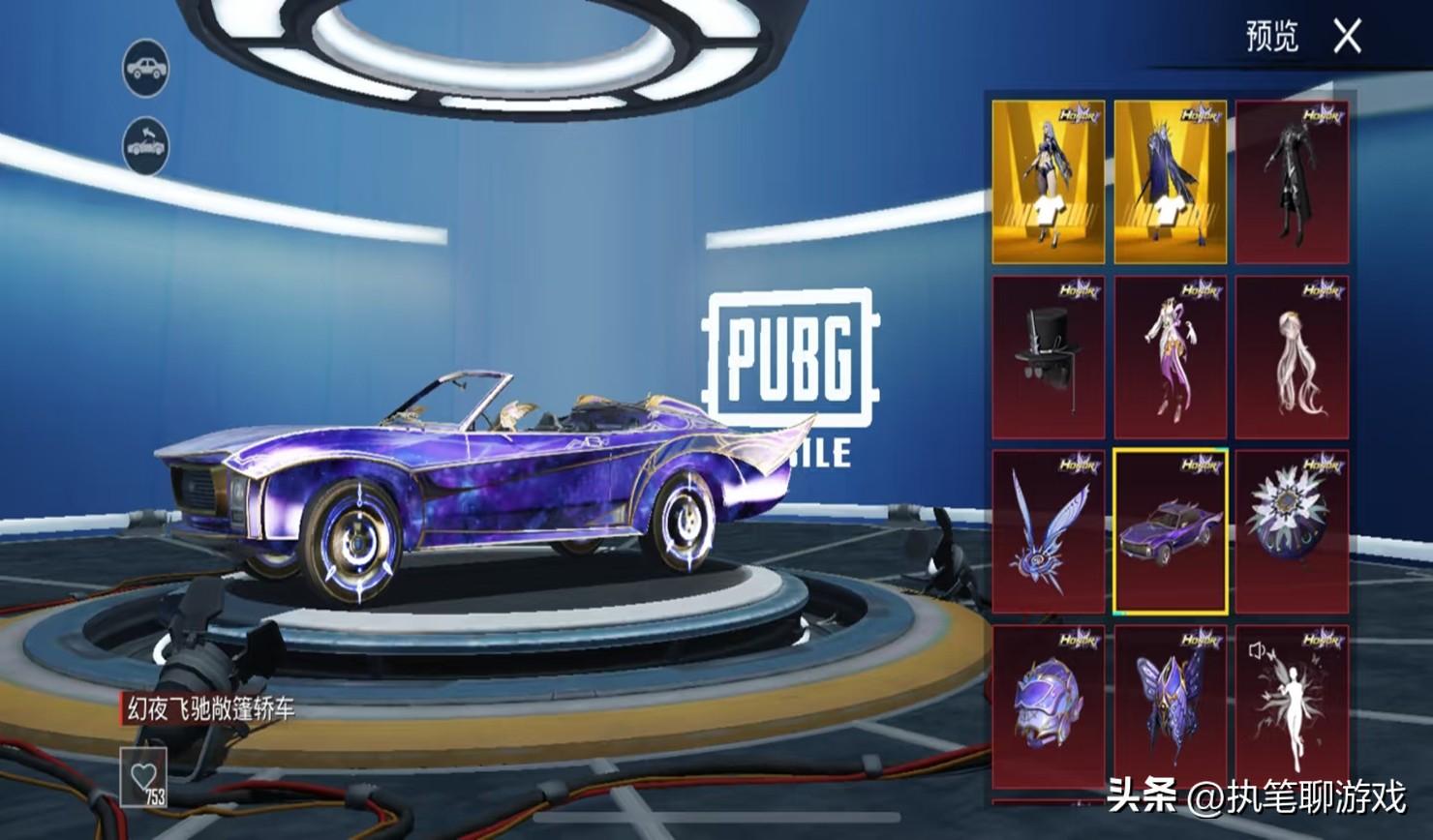
Task: Select the long pale hair item
Action: click(x=1292, y=357)
